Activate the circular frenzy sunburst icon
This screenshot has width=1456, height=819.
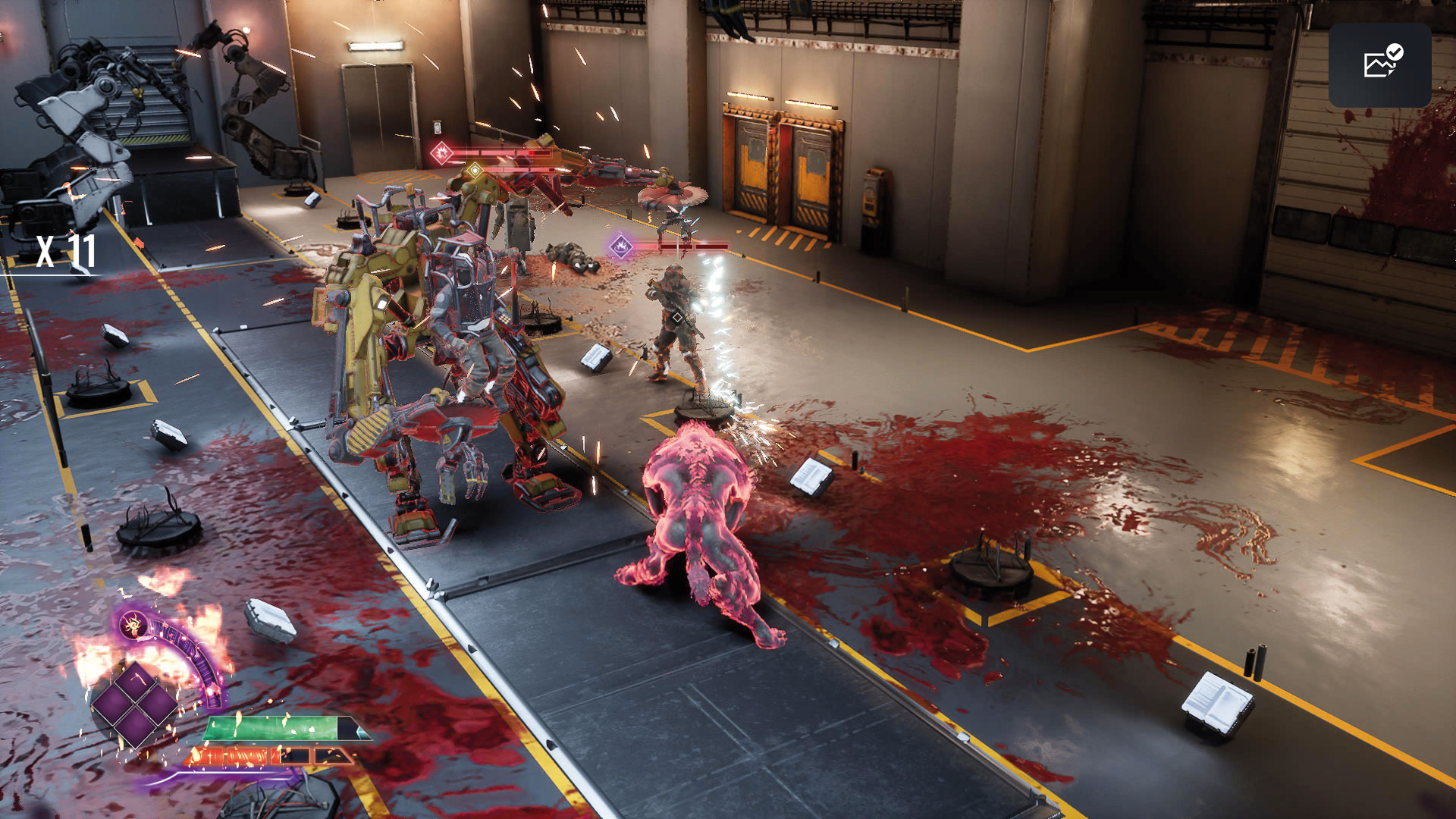pyautogui.click(x=134, y=626)
